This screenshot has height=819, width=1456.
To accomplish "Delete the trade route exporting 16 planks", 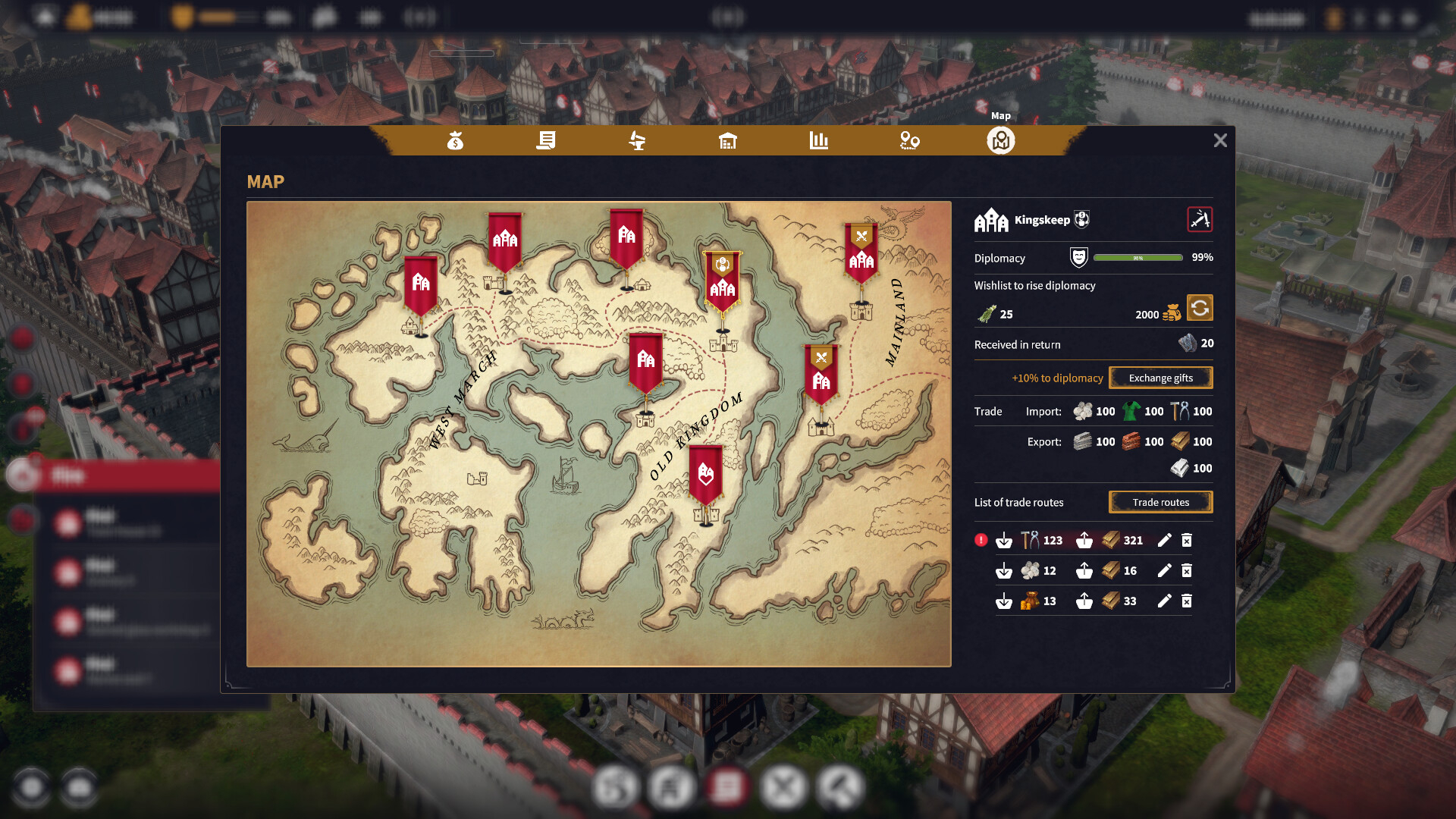I will [x=1187, y=570].
